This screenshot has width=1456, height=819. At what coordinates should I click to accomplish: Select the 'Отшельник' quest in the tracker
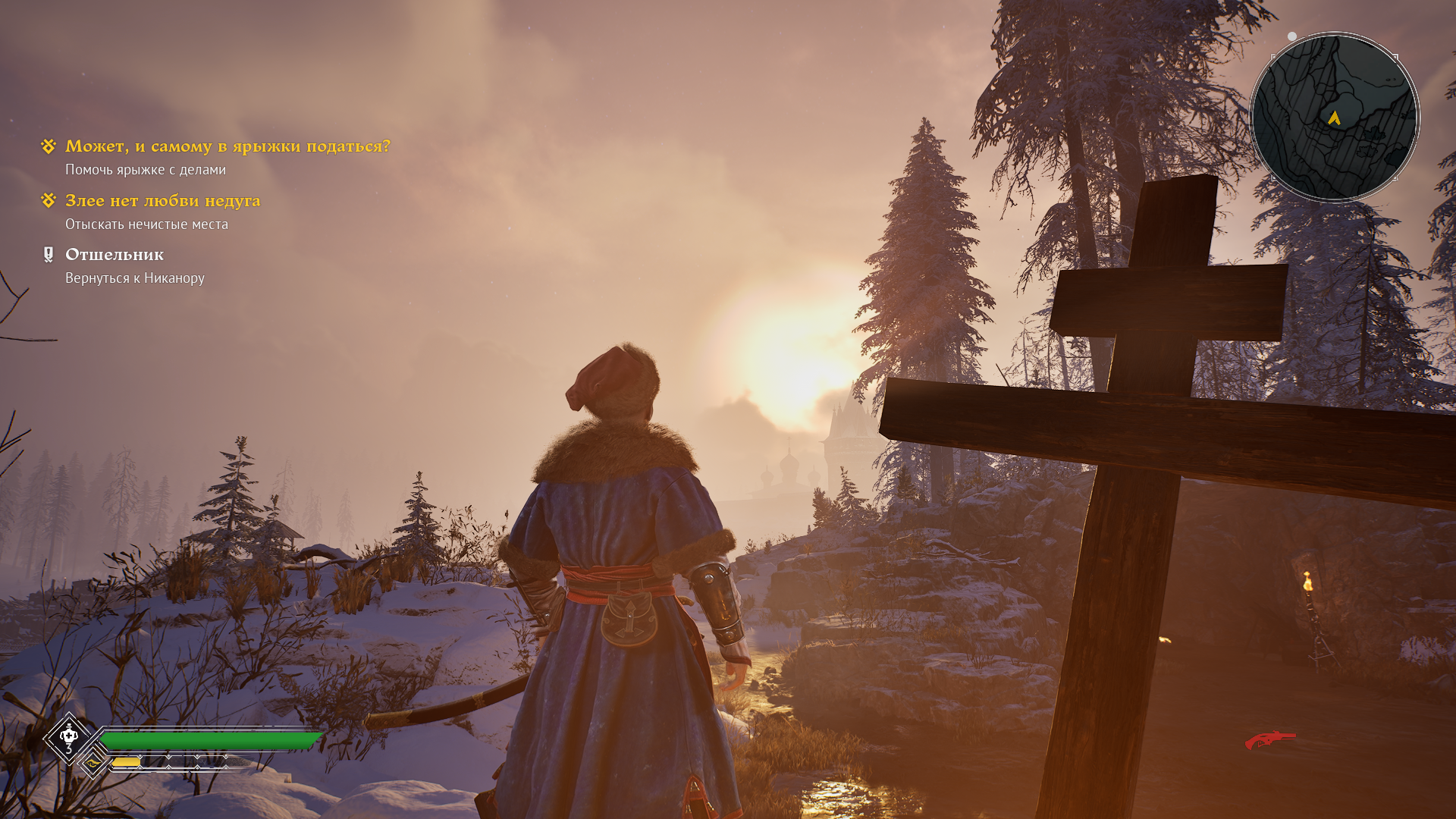coord(115,255)
